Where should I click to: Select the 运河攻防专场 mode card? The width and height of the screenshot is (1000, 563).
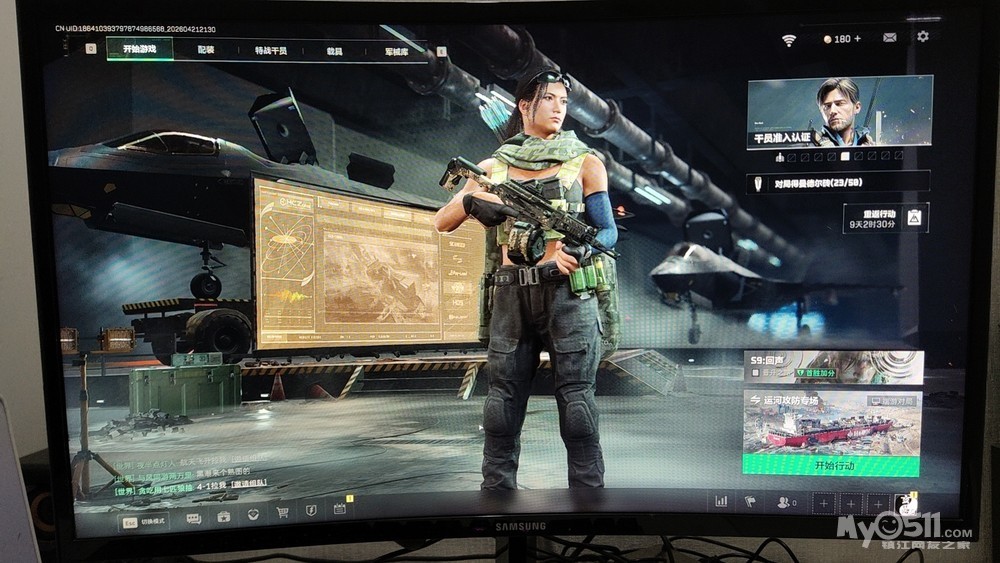(x=832, y=420)
